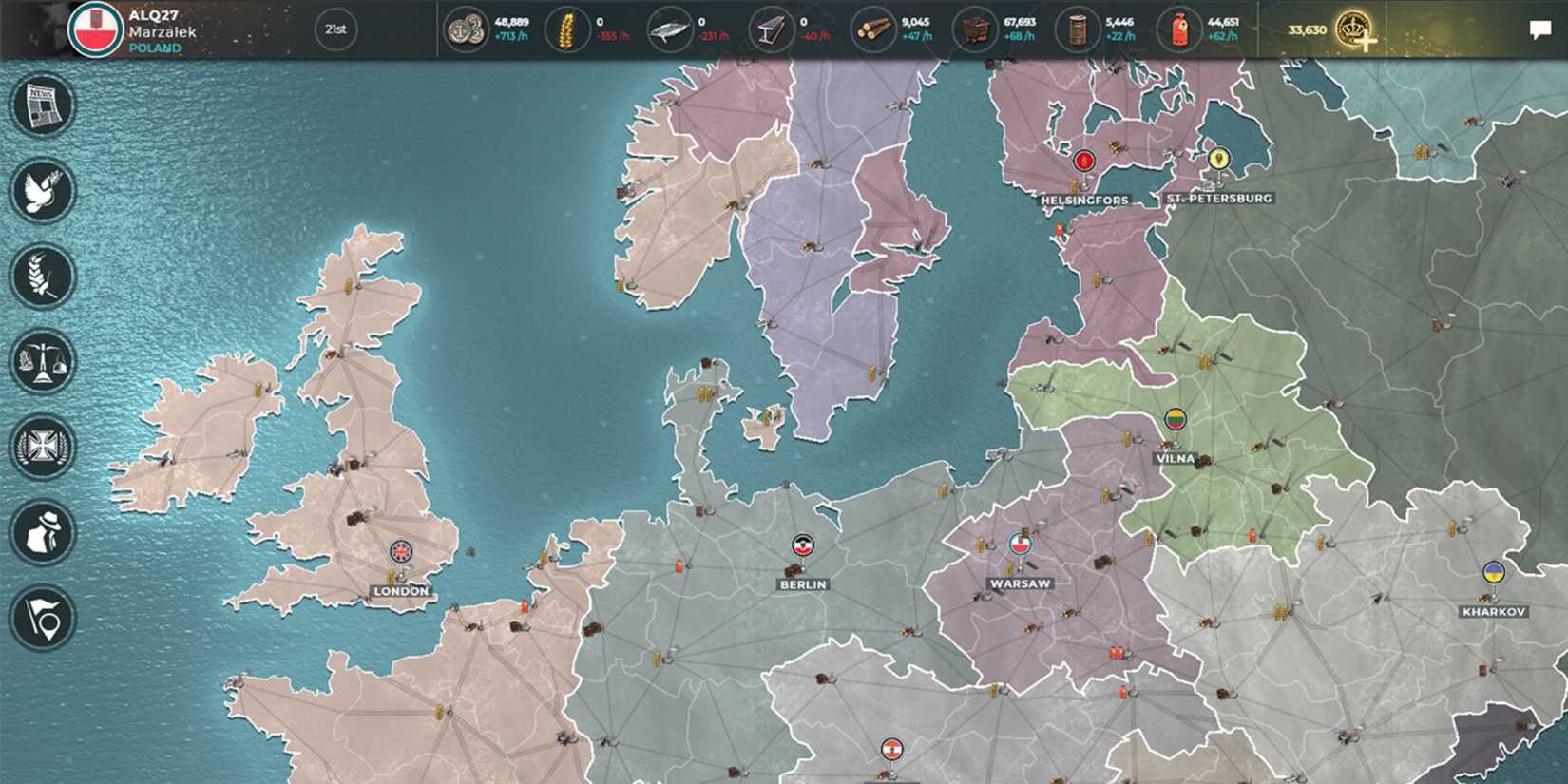Open the stock market scales icon
This screenshot has width=1568, height=784.
point(41,361)
